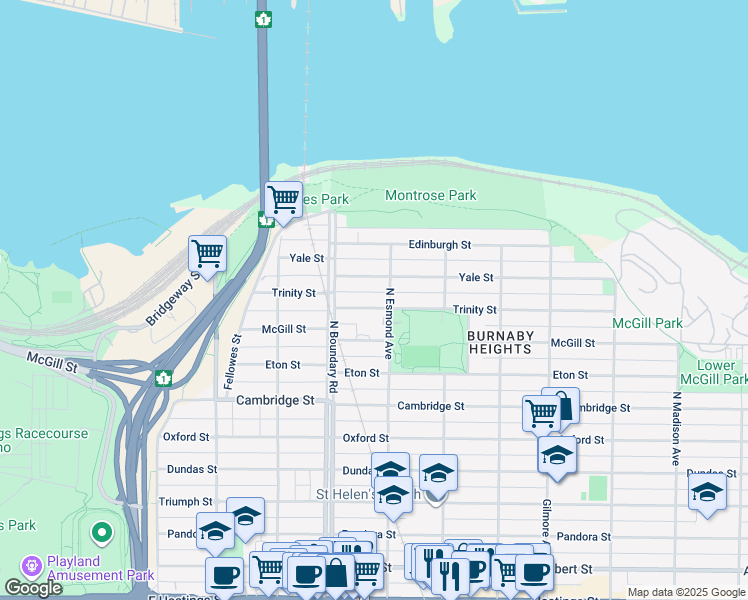This screenshot has height=600, width=748.
Task: Open the school marker below N Madison Ave
Action: pos(707,492)
